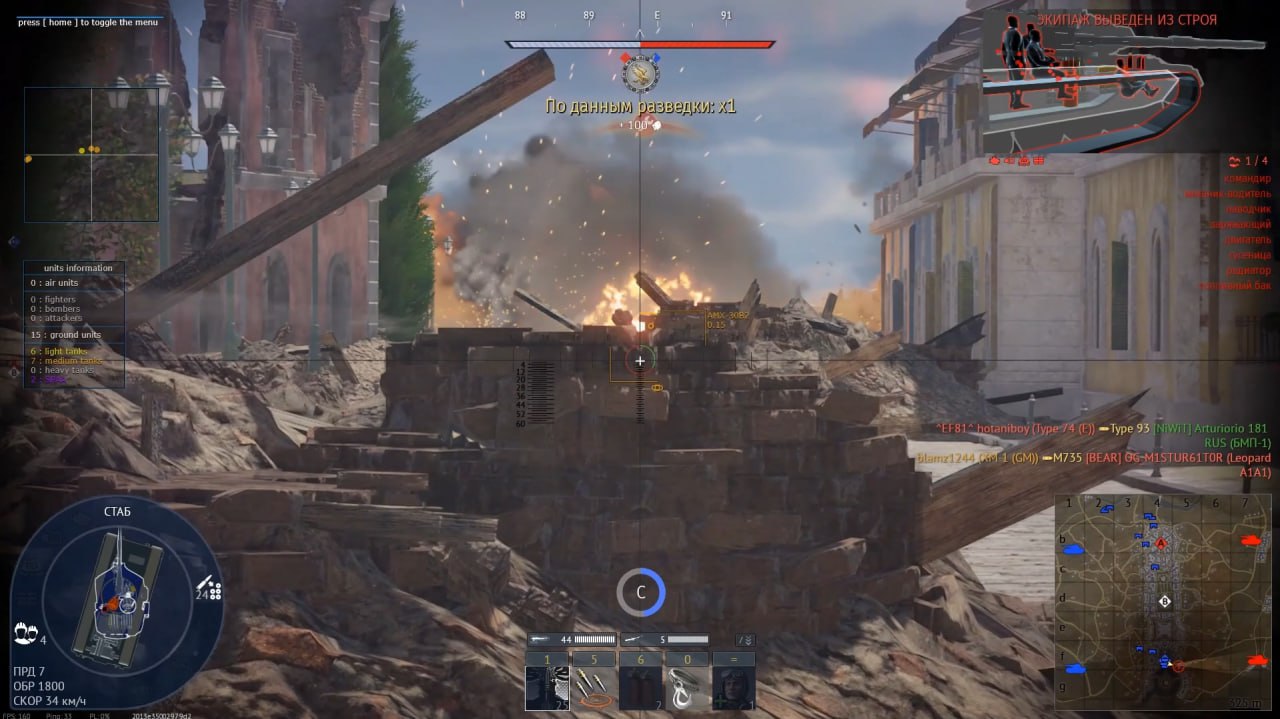Click the radar scope overlay grid

[x=92, y=154]
